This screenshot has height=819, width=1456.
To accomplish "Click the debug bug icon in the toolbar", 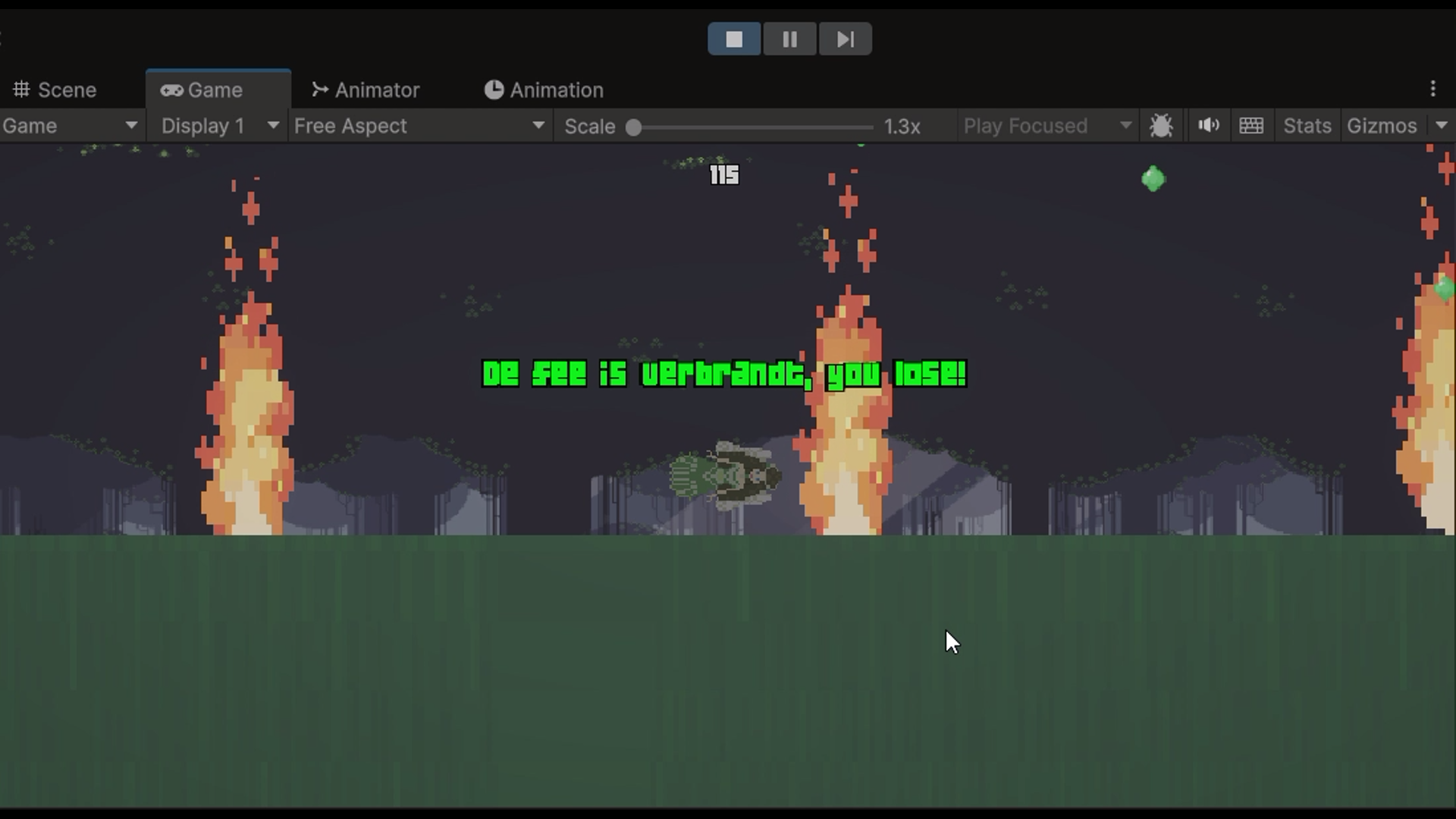I will 1163,125.
